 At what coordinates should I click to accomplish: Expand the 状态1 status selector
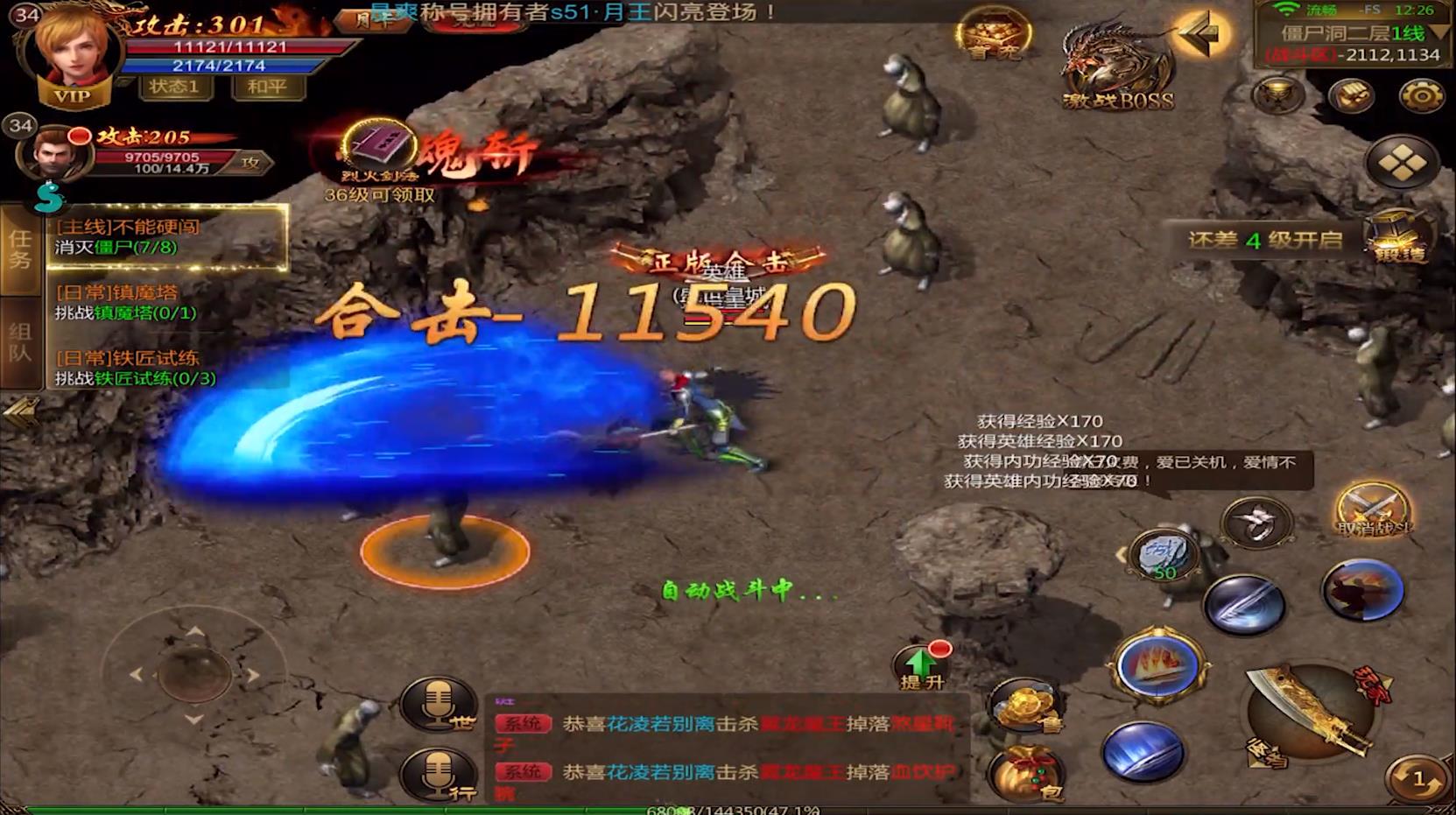pos(175,88)
